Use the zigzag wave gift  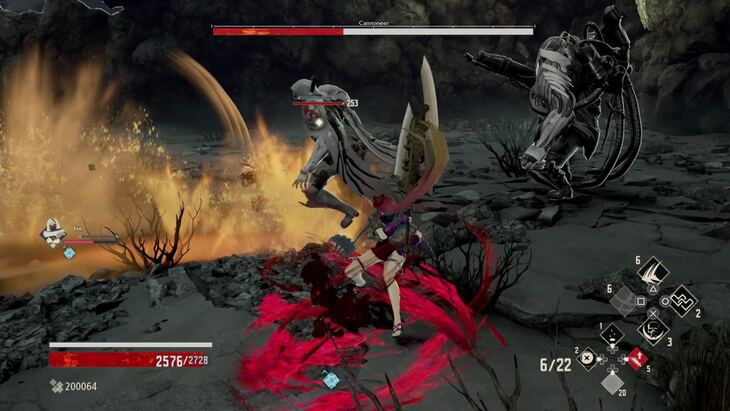682,299
